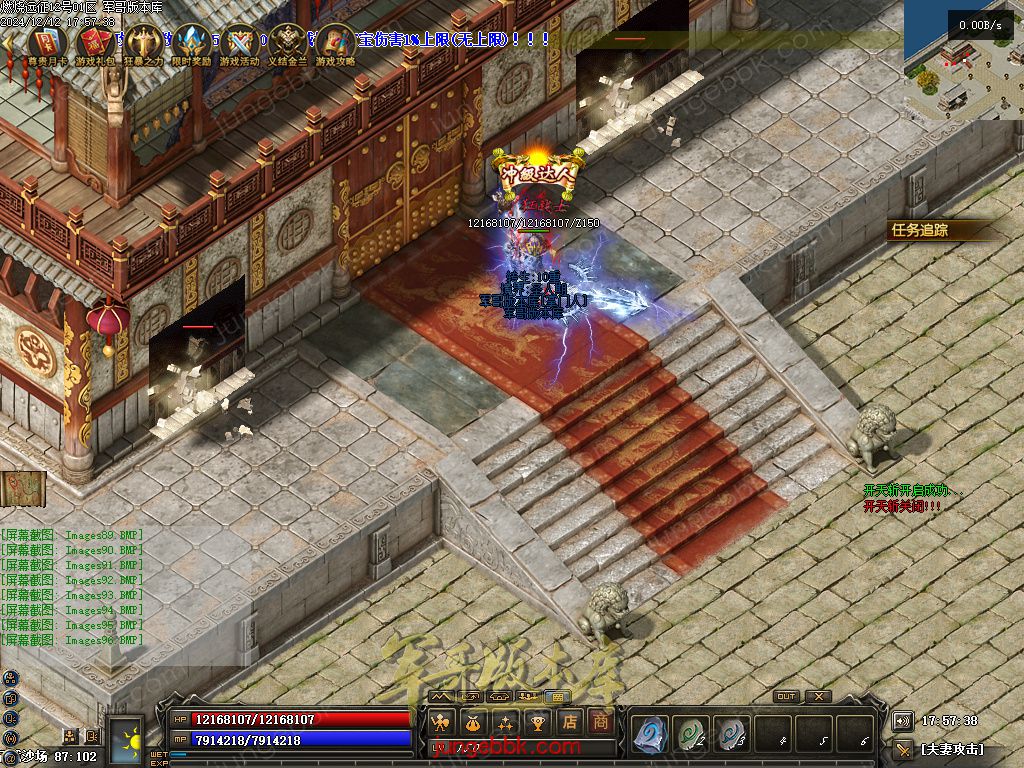Open the character warrior icon button

(x=440, y=722)
